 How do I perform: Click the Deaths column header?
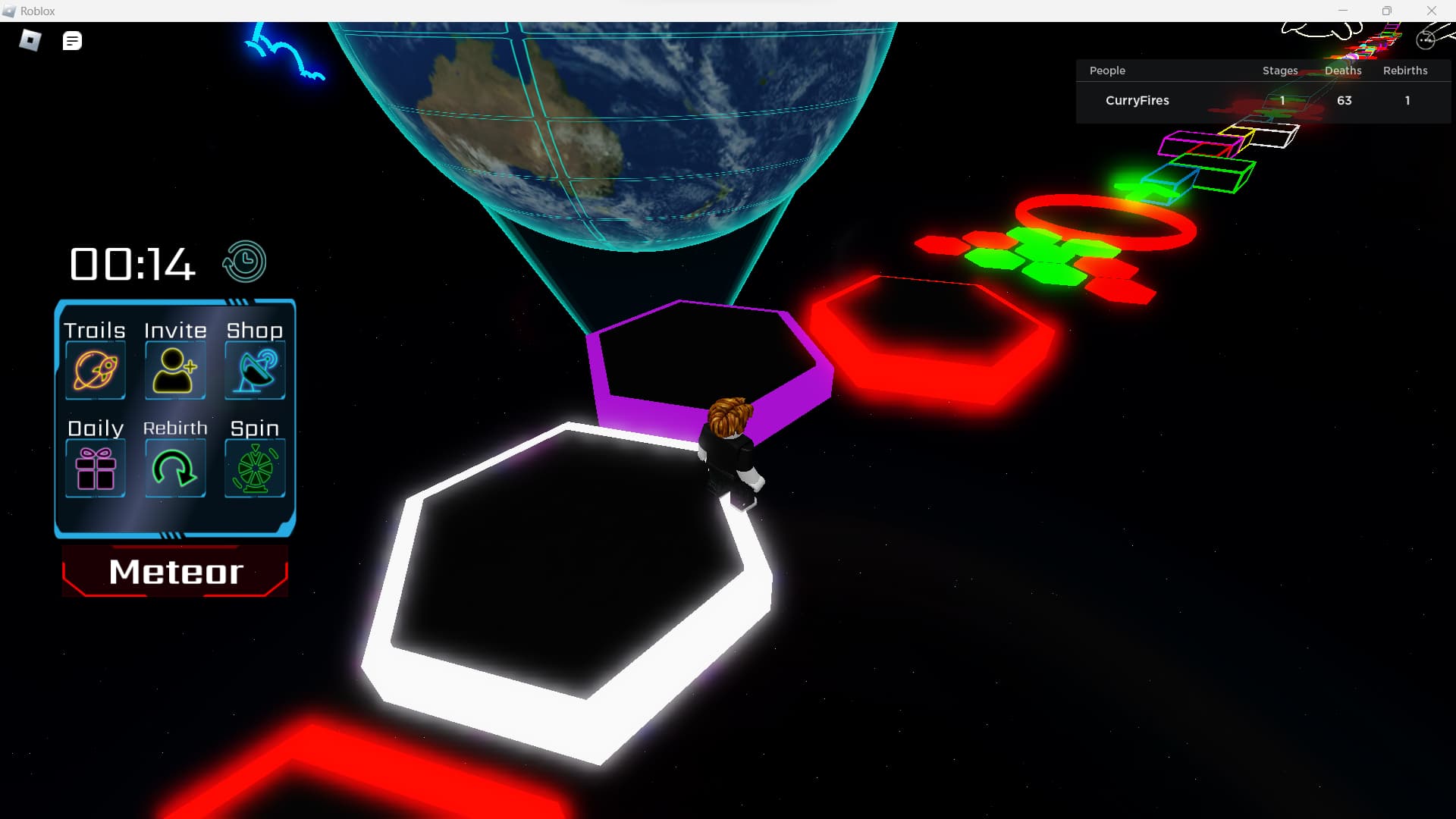1342,71
